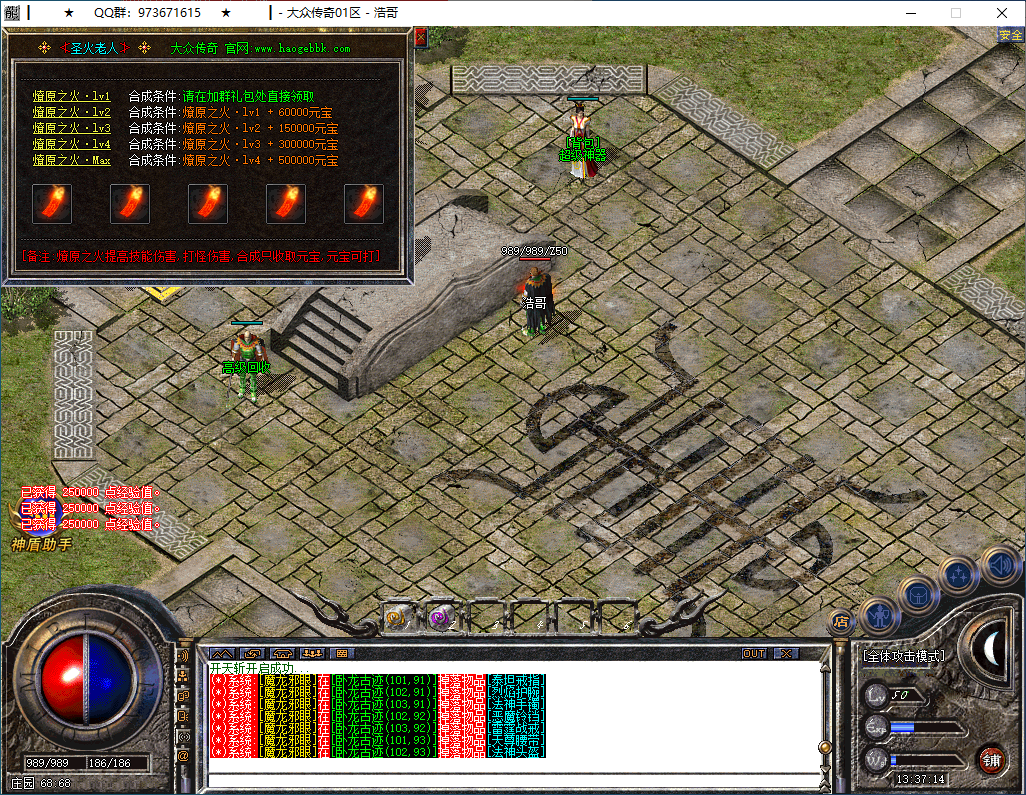This screenshot has width=1026, height=795.
Task: Open the 燎原之火·lv3 synthesis option
Action: 71,129
